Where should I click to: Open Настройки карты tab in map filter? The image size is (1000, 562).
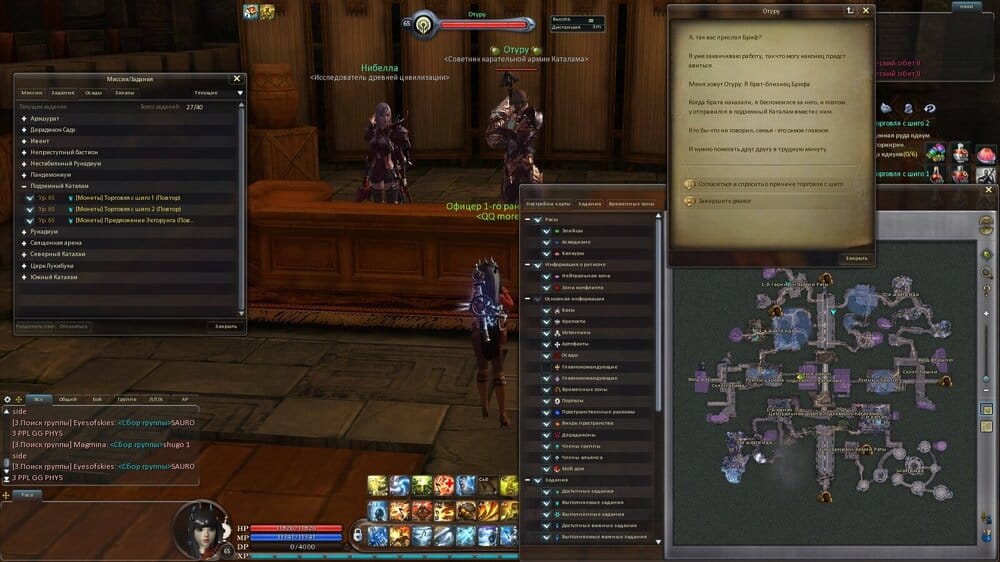[x=548, y=203]
